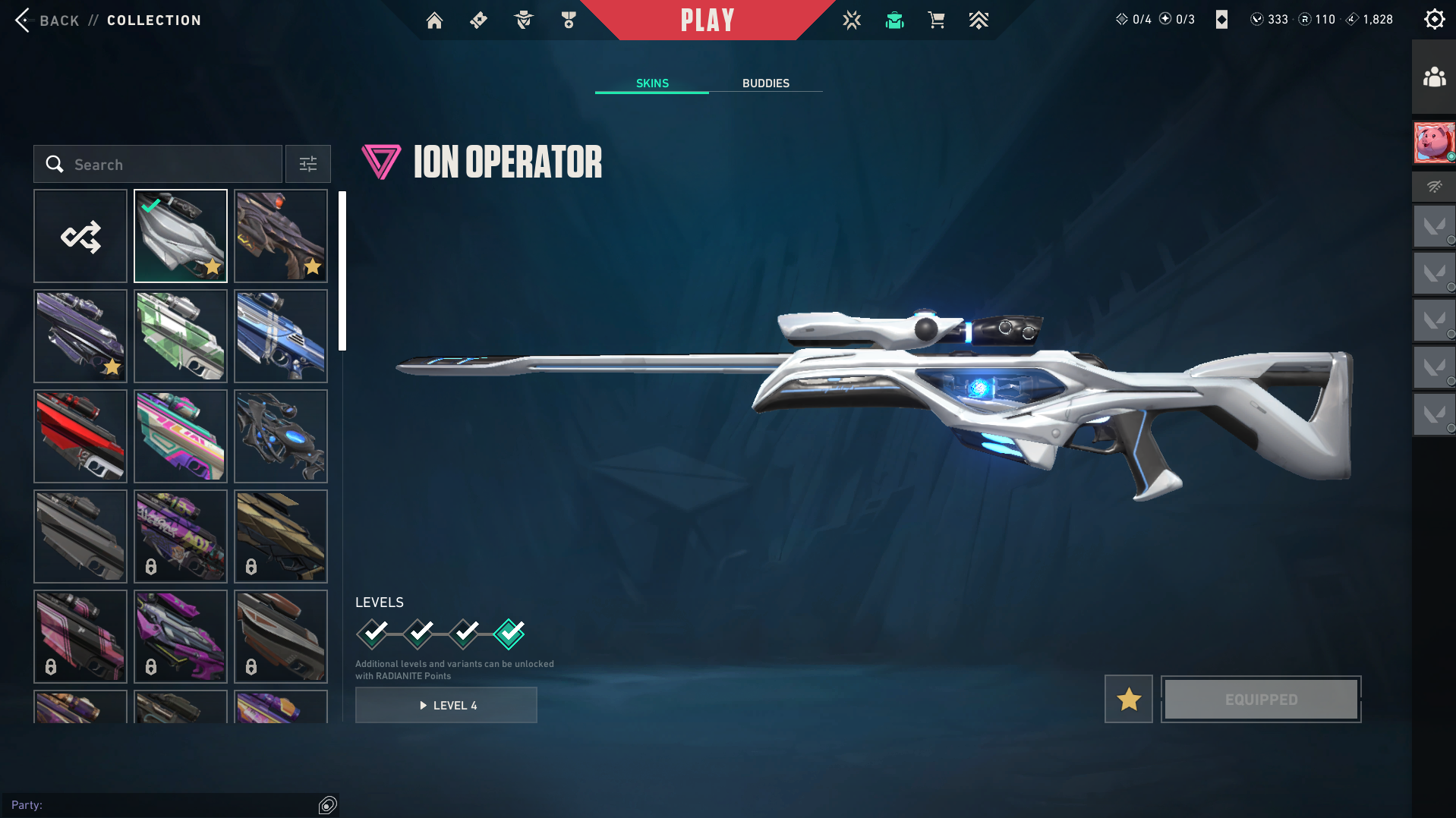Image resolution: width=1456 pixels, height=818 pixels.
Task: Open the home screen icon
Action: 434,20
